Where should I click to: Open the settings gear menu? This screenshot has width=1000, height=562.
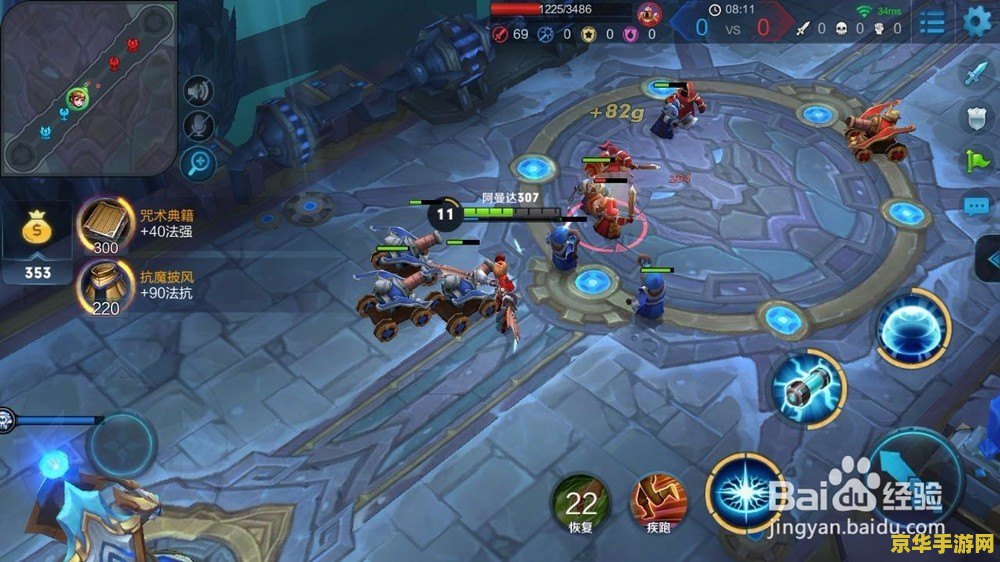[x=977, y=21]
